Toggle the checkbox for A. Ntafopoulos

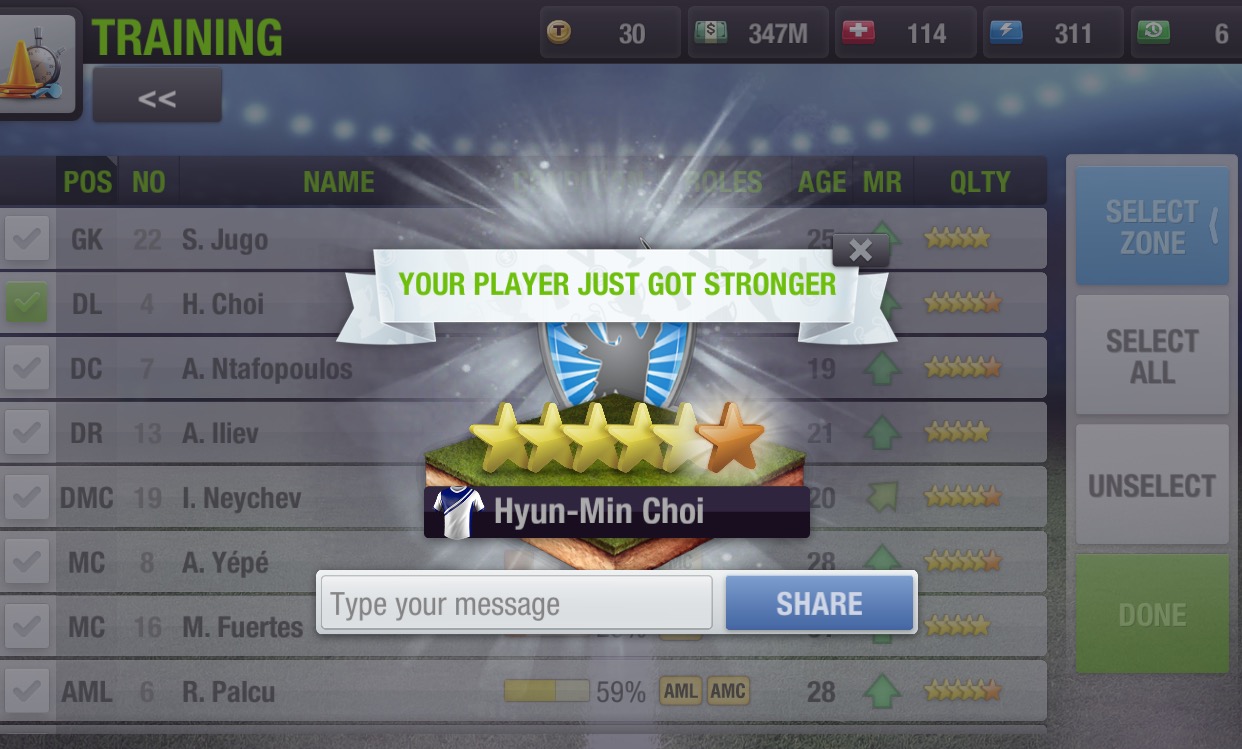(x=27, y=369)
